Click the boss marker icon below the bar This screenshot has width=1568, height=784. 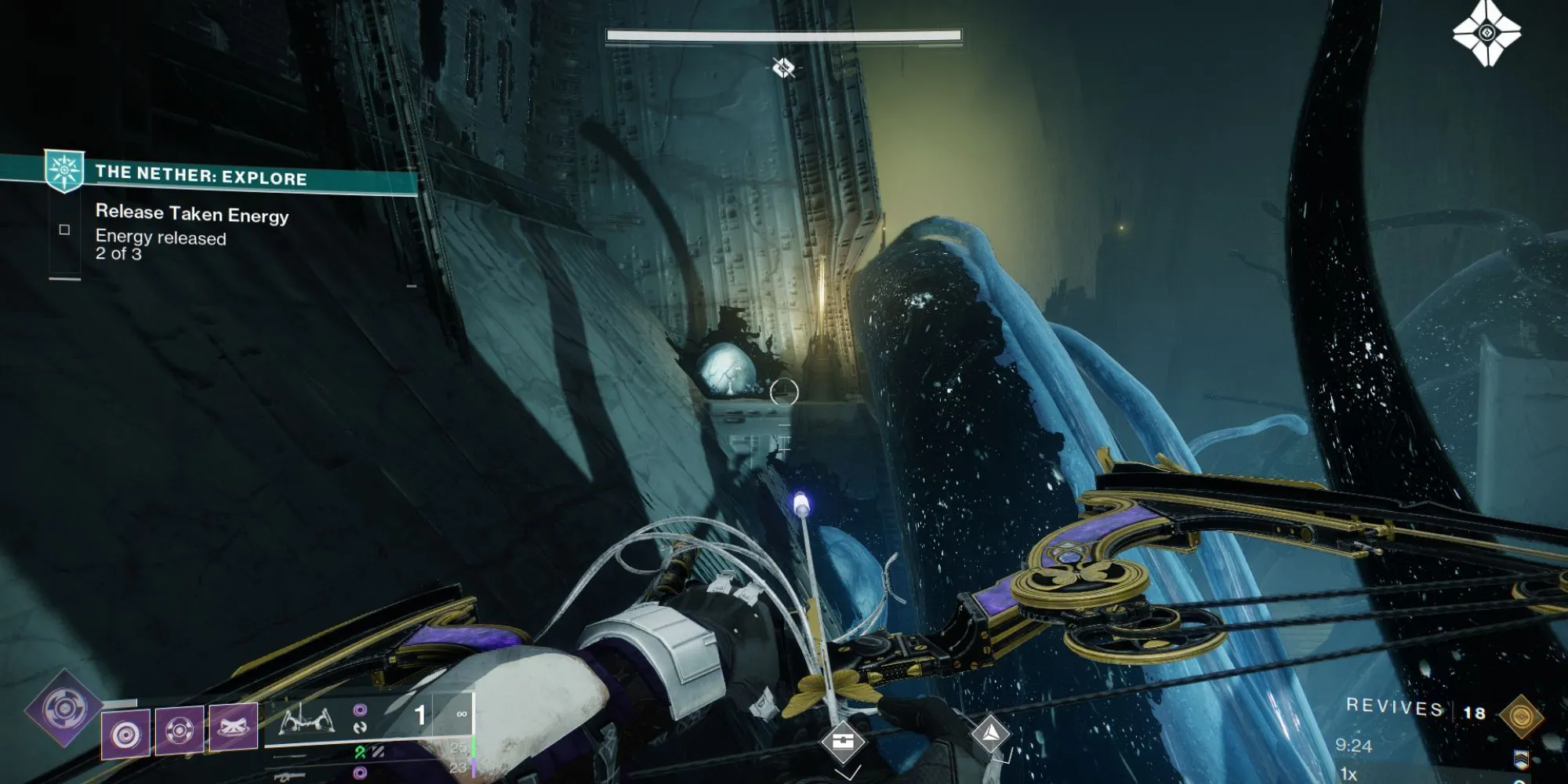coord(783,68)
